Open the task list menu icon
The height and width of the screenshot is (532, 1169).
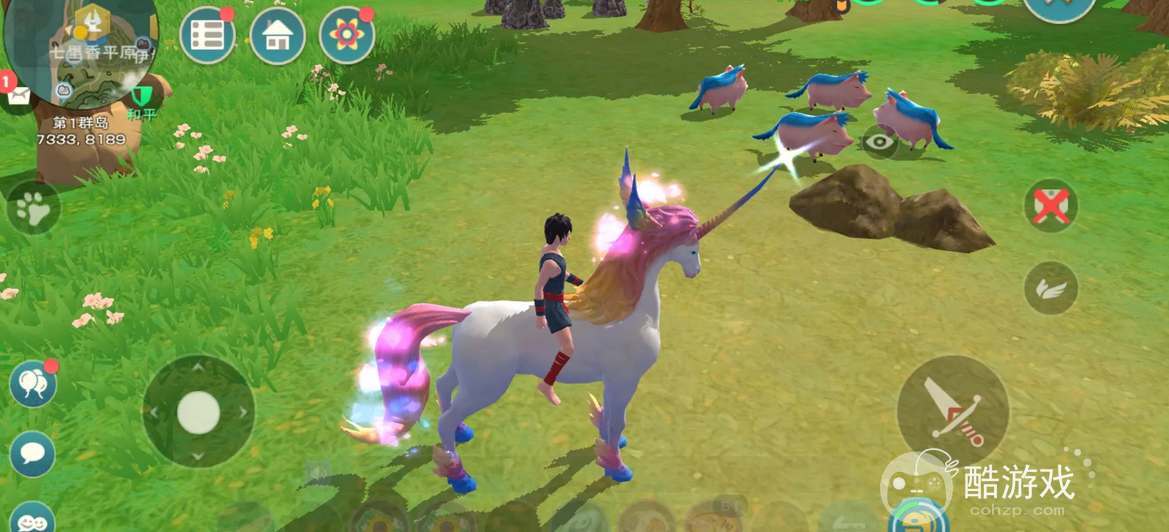(207, 36)
